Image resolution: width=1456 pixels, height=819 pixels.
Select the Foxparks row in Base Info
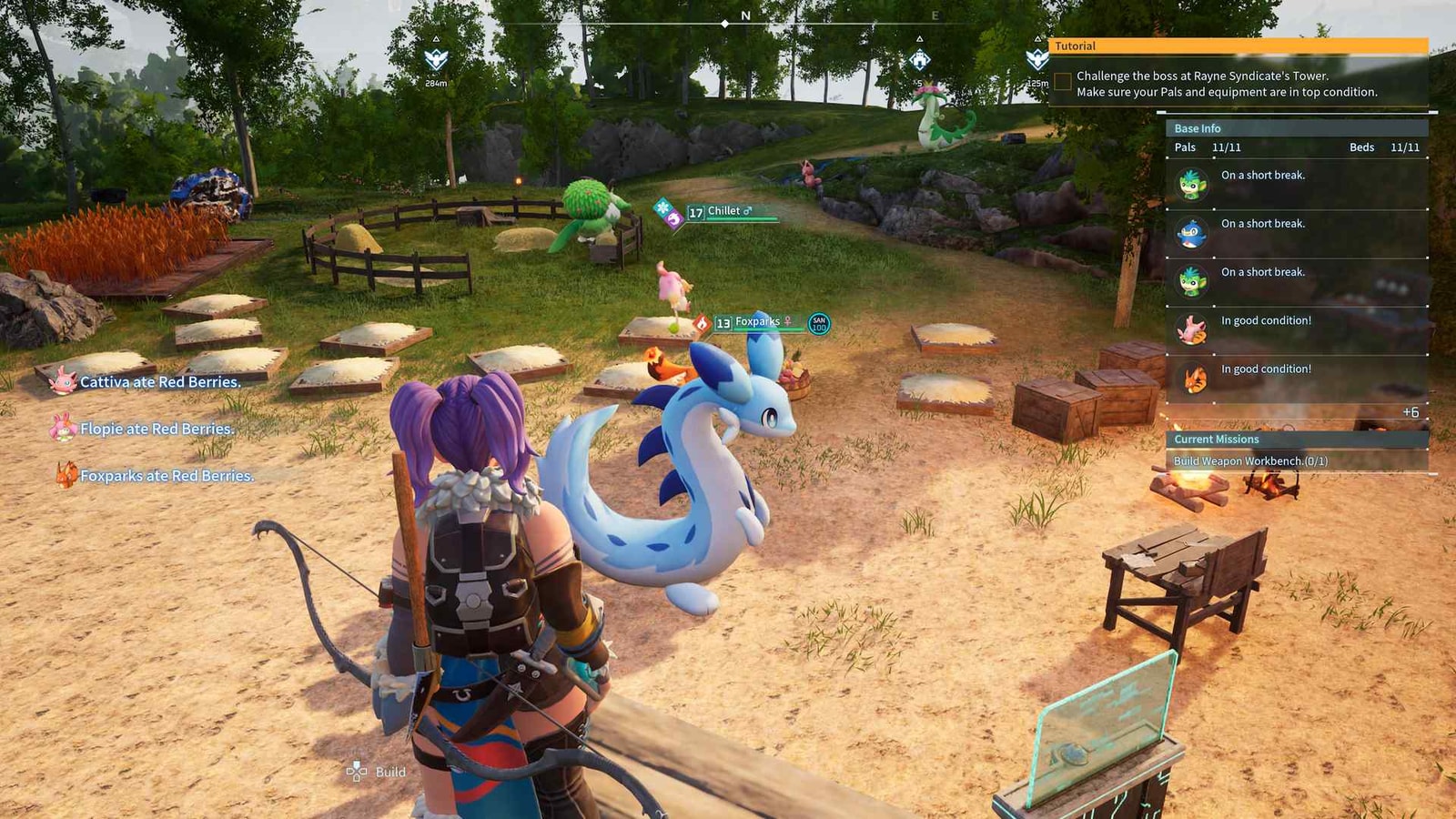[x=1297, y=378]
